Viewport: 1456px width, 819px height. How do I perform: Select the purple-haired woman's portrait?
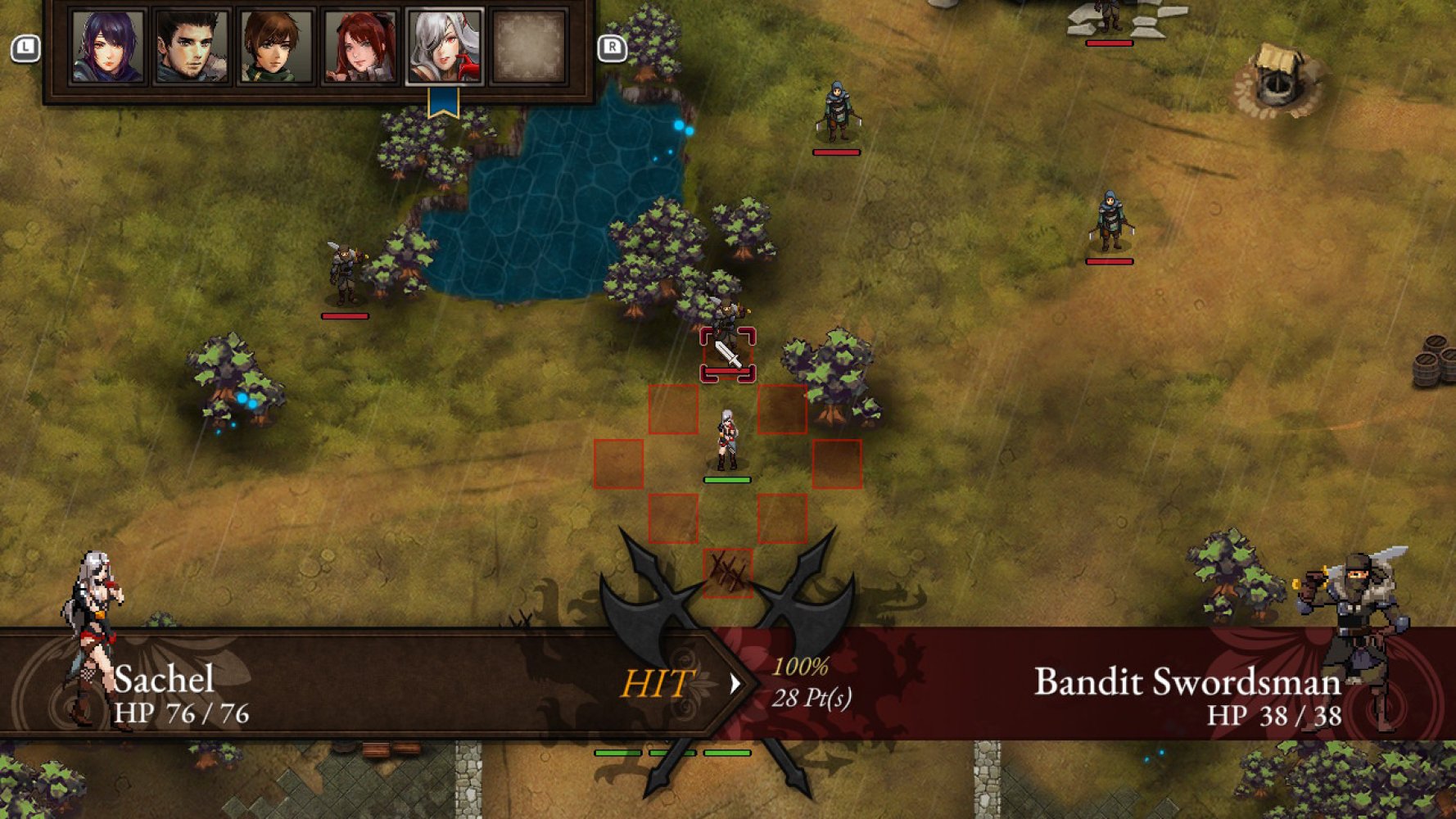[x=106, y=46]
